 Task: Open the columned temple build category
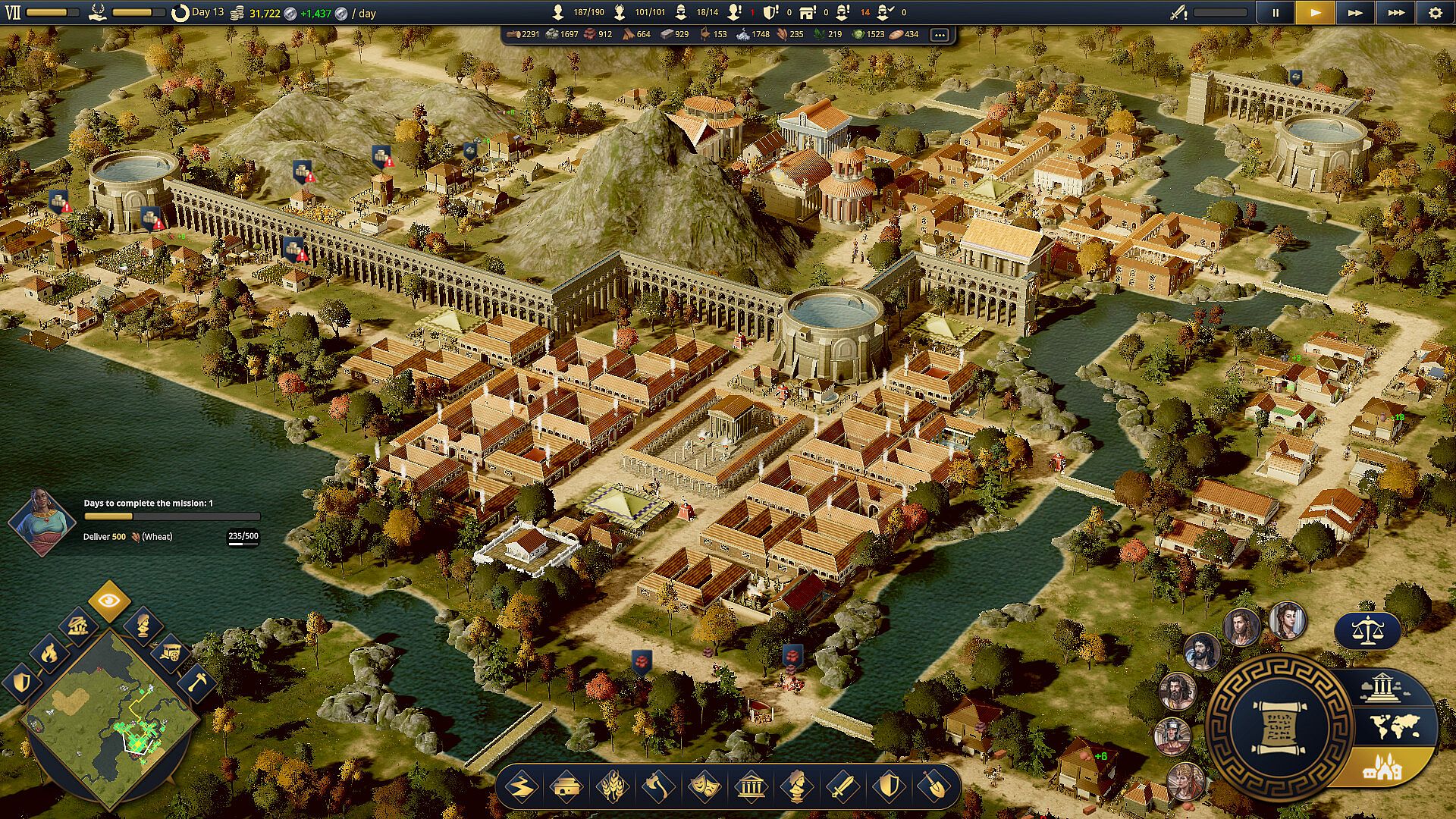pos(751,787)
